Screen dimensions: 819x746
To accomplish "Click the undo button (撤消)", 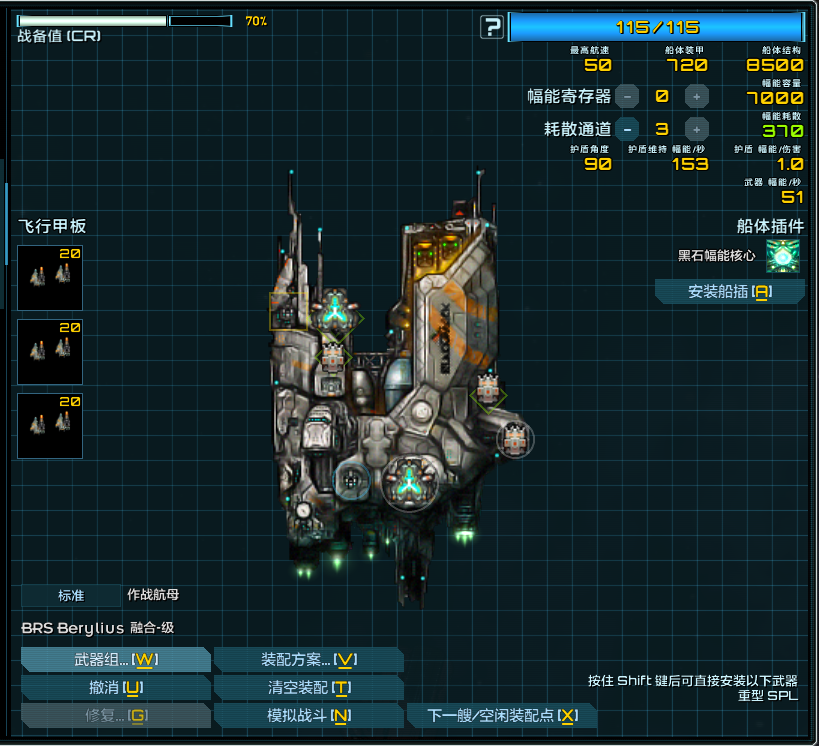I will [115, 688].
